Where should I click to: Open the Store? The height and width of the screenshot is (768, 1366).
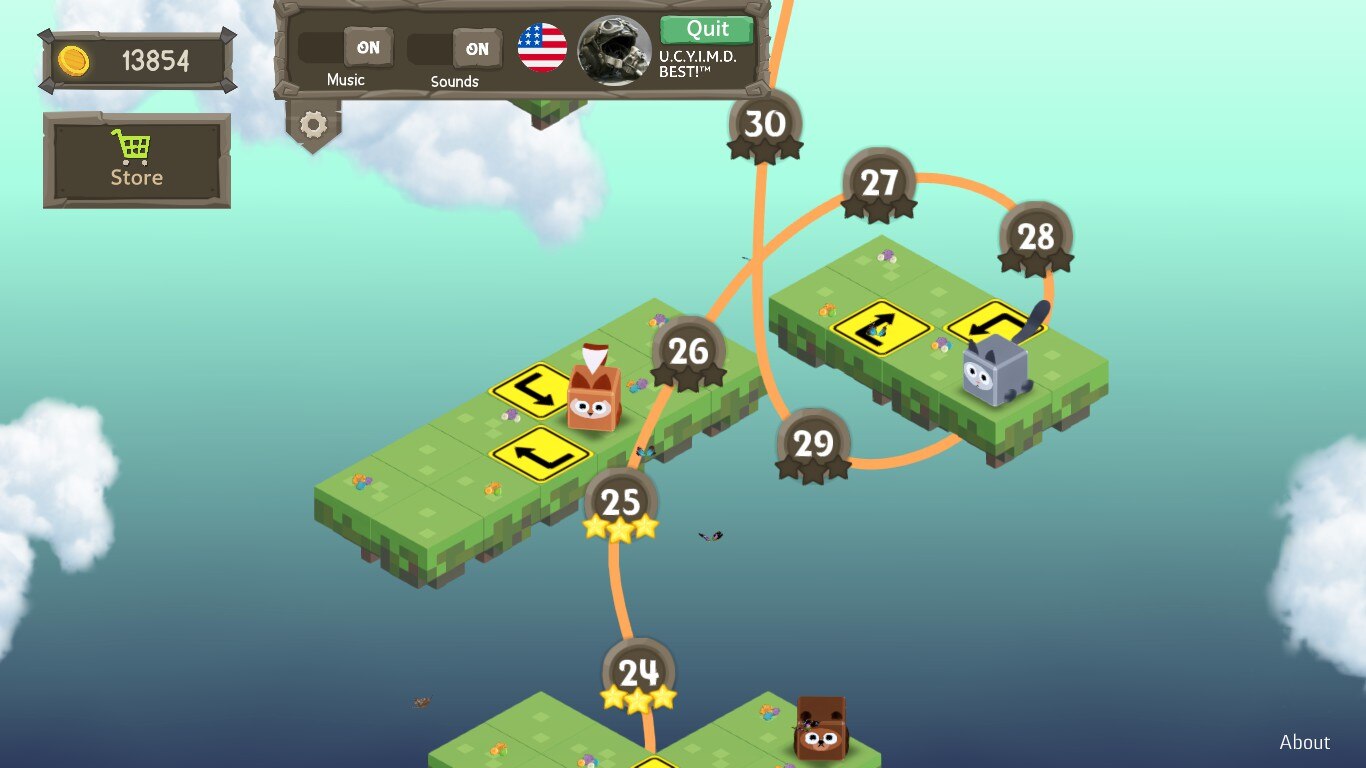(x=137, y=160)
